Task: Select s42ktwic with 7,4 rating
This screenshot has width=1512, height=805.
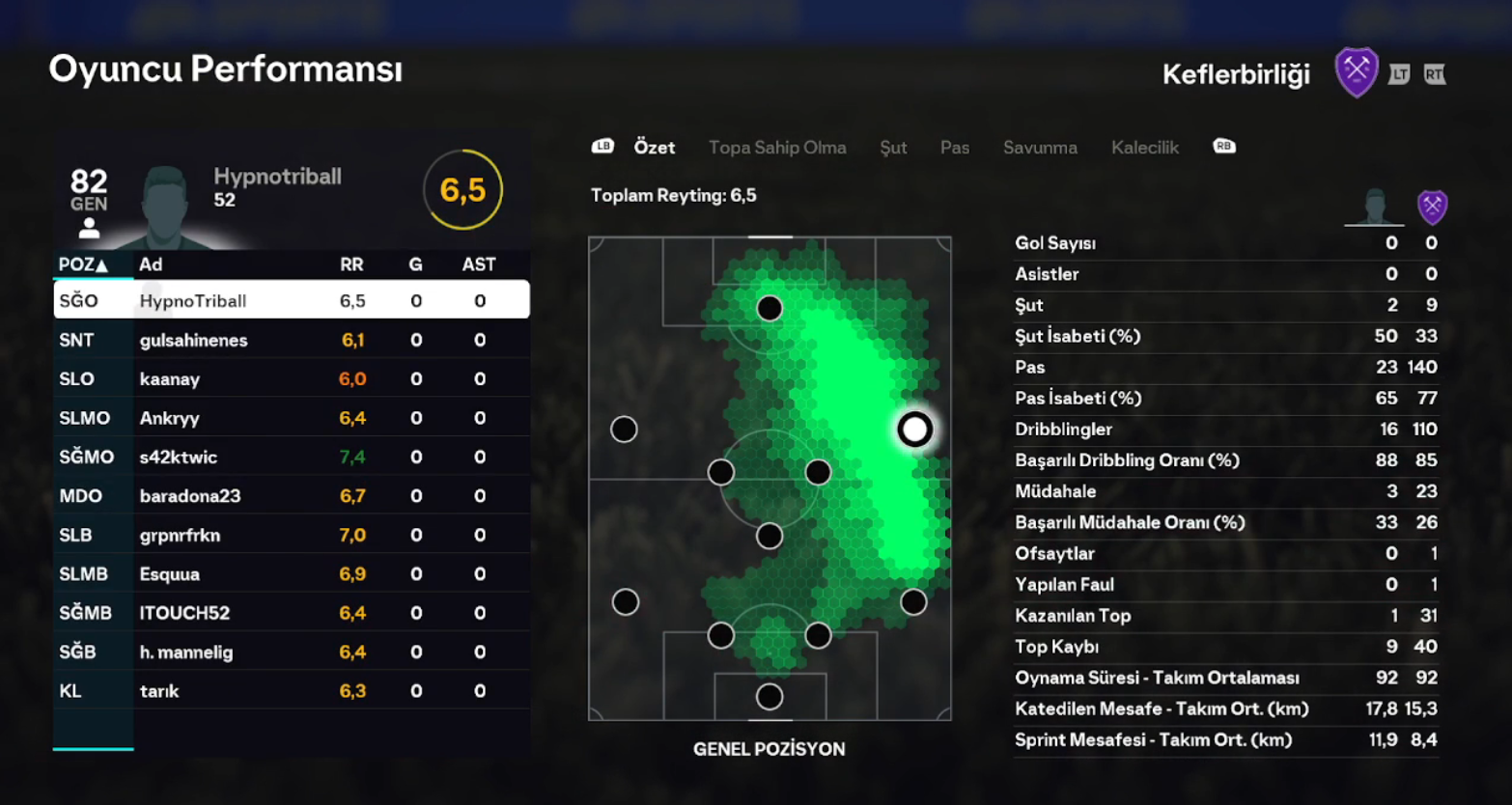Action: click(x=291, y=457)
